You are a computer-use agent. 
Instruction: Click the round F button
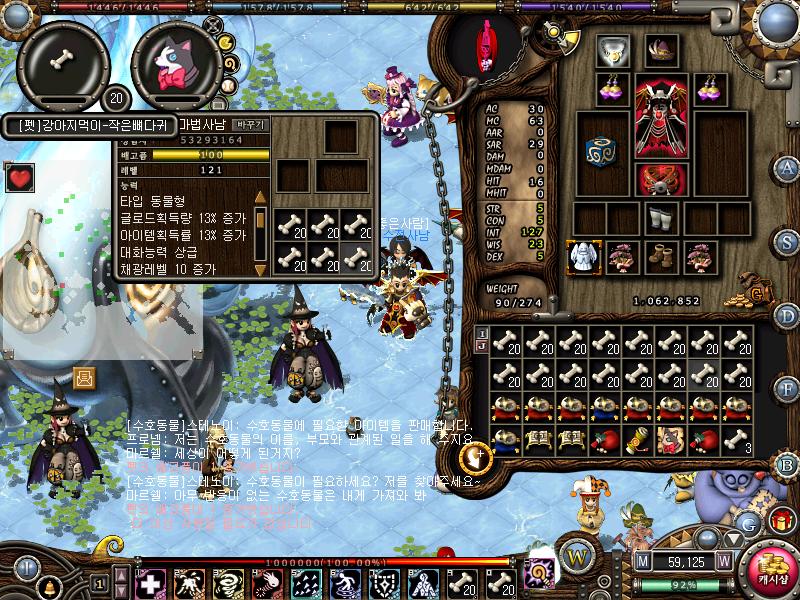click(x=788, y=390)
